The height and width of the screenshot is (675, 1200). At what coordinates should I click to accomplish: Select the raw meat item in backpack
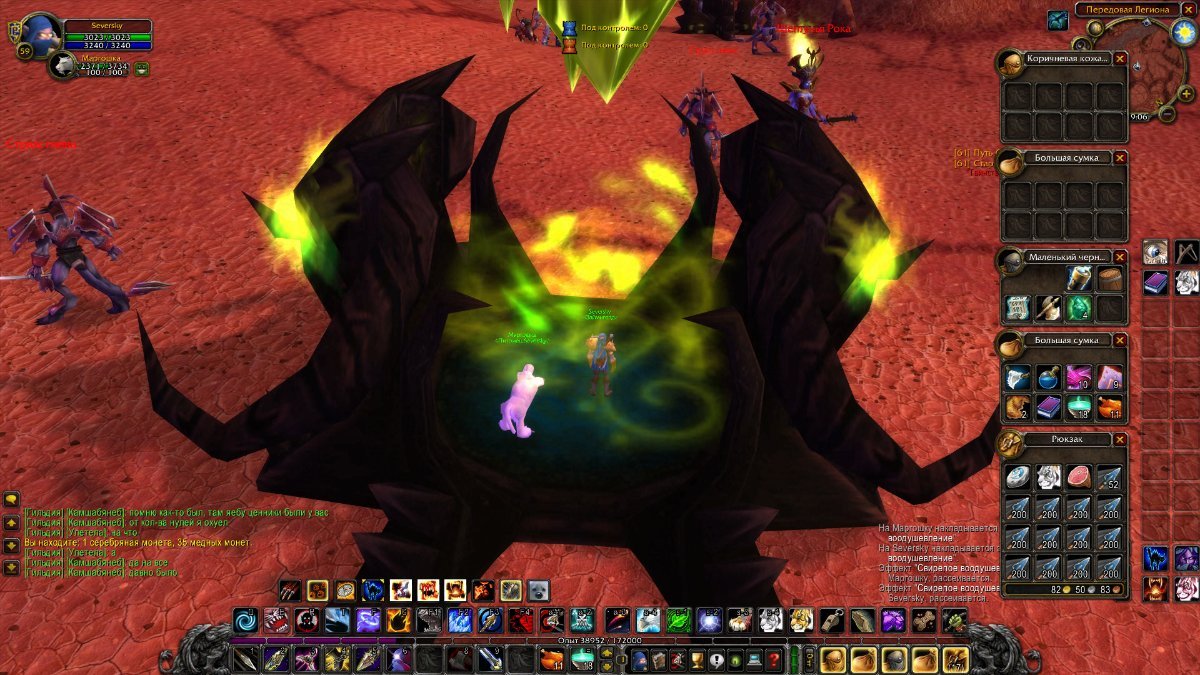click(x=1078, y=476)
